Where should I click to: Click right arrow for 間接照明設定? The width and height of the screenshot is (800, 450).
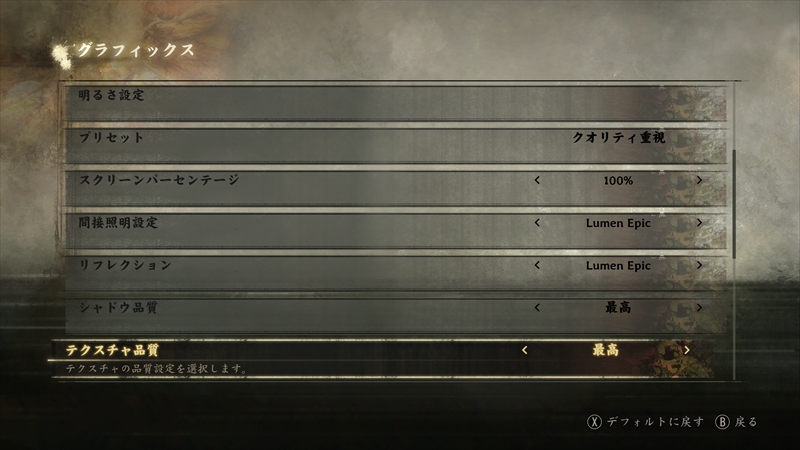[699, 223]
